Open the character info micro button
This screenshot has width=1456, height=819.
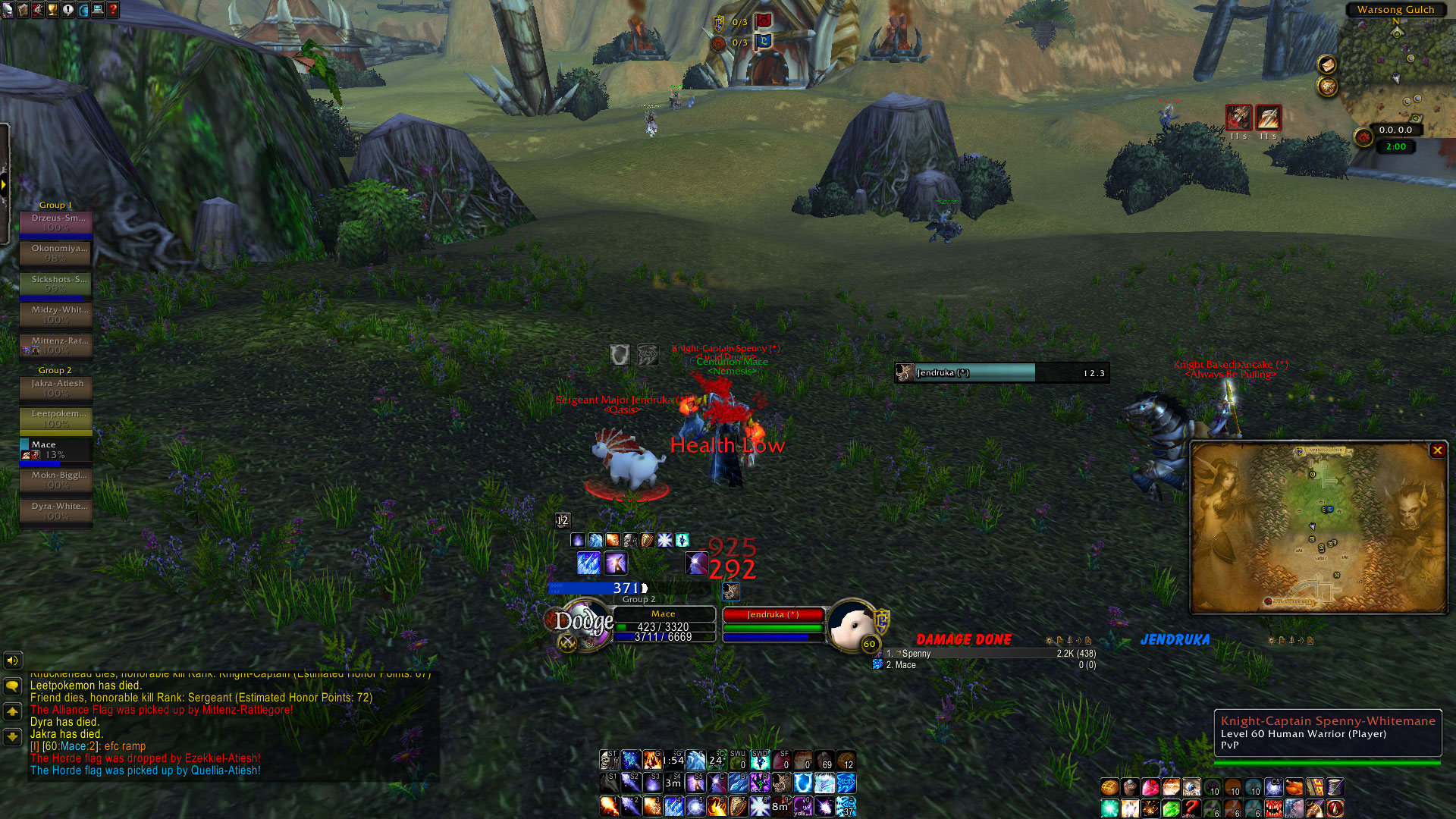8,9
